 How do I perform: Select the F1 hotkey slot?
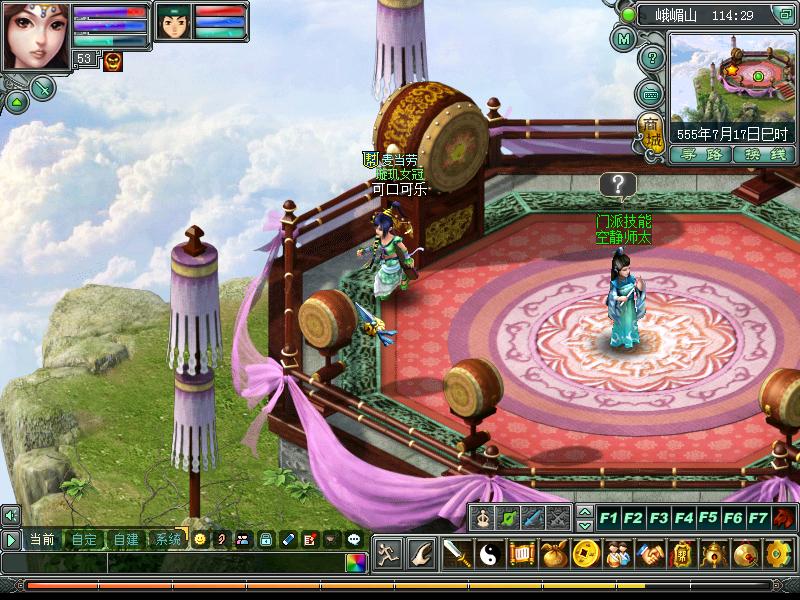pos(608,518)
